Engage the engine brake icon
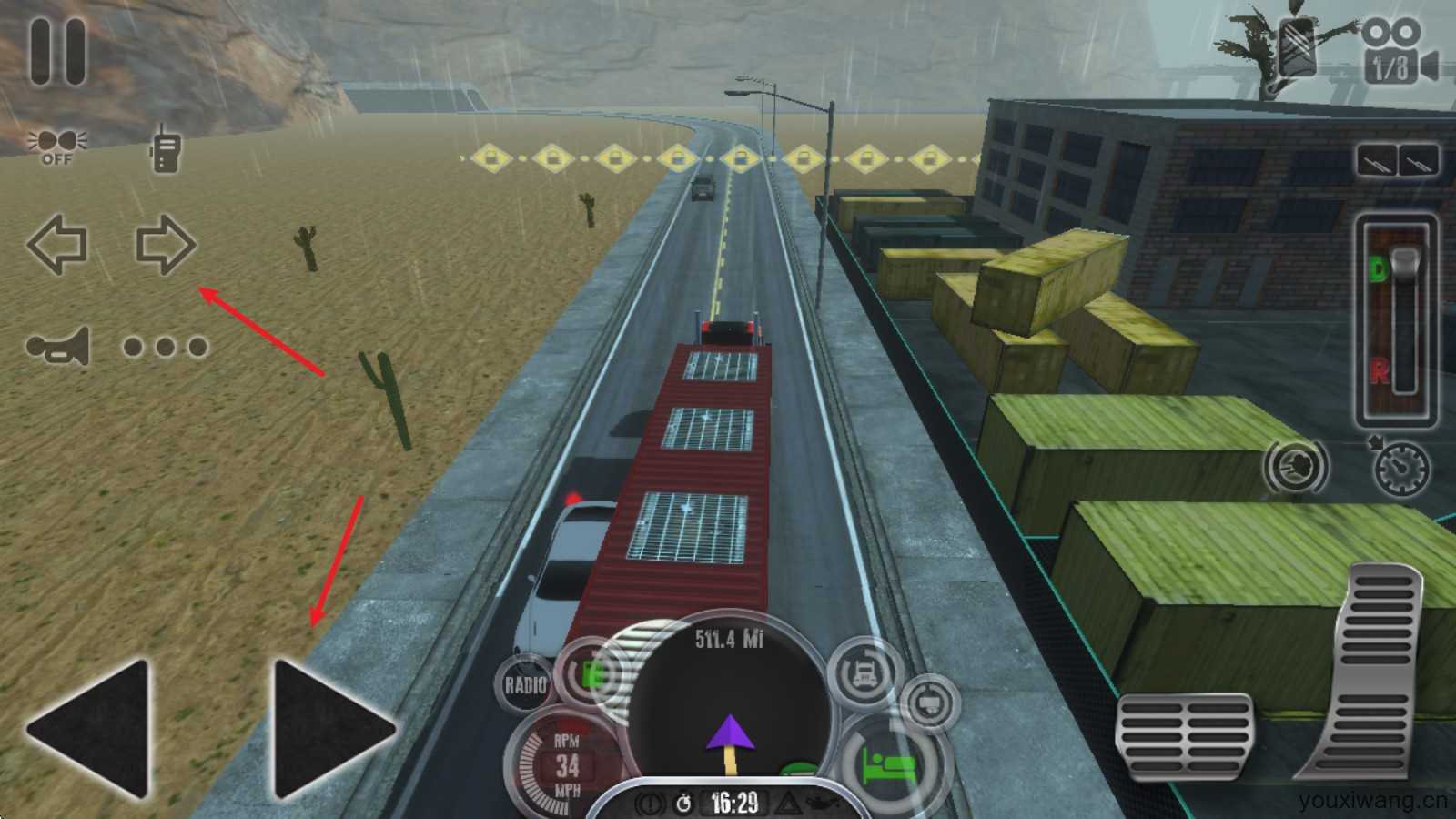Image resolution: width=1456 pixels, height=819 pixels. (1296, 467)
